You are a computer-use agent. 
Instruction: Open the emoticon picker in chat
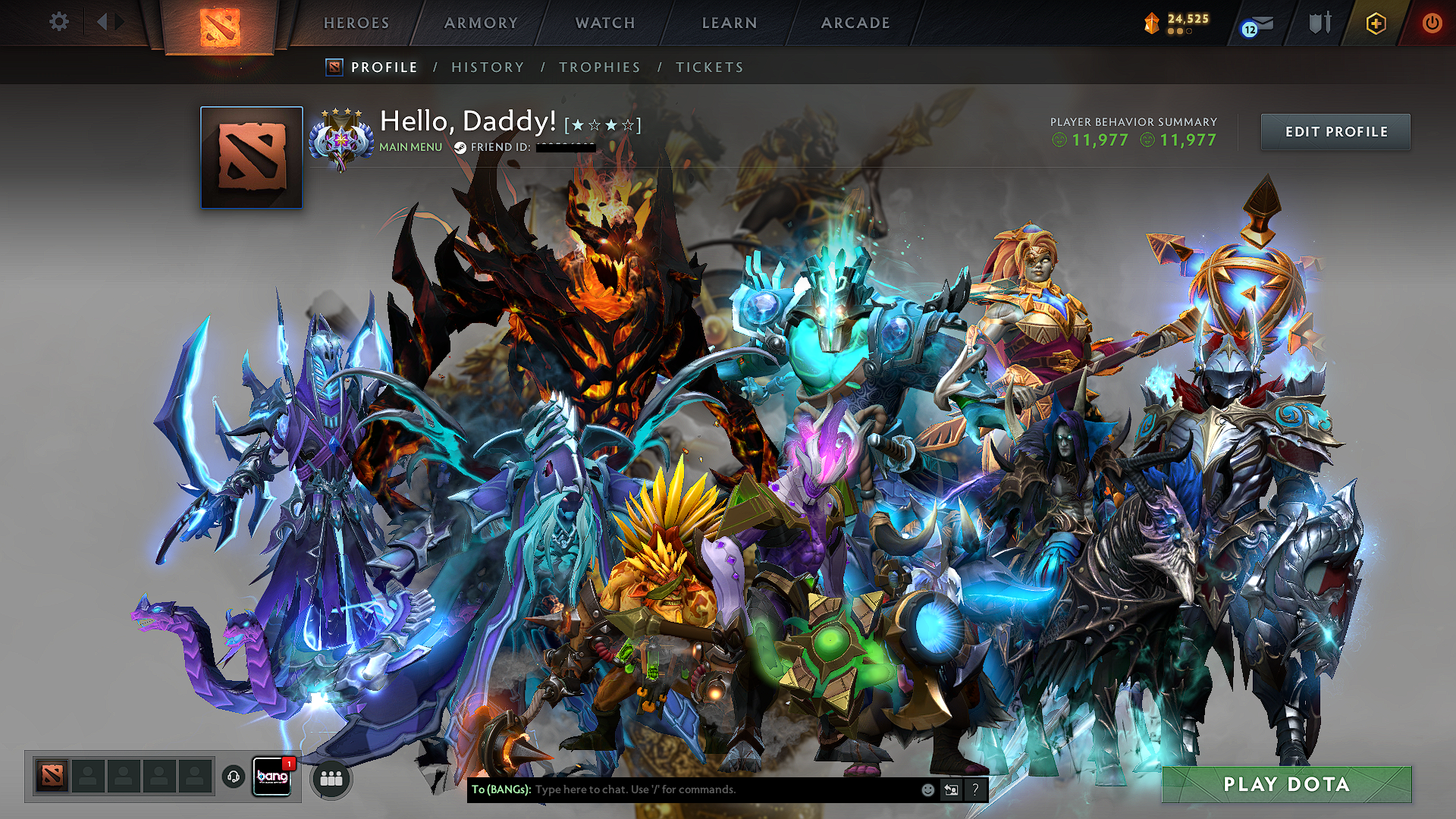tap(927, 789)
